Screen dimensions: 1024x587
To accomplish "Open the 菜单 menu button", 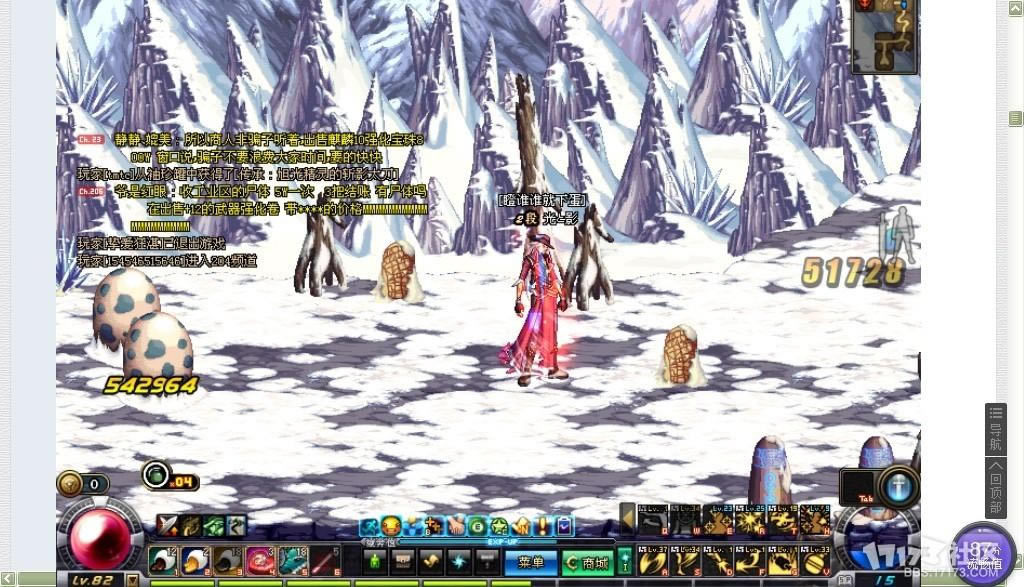I will [x=529, y=562].
